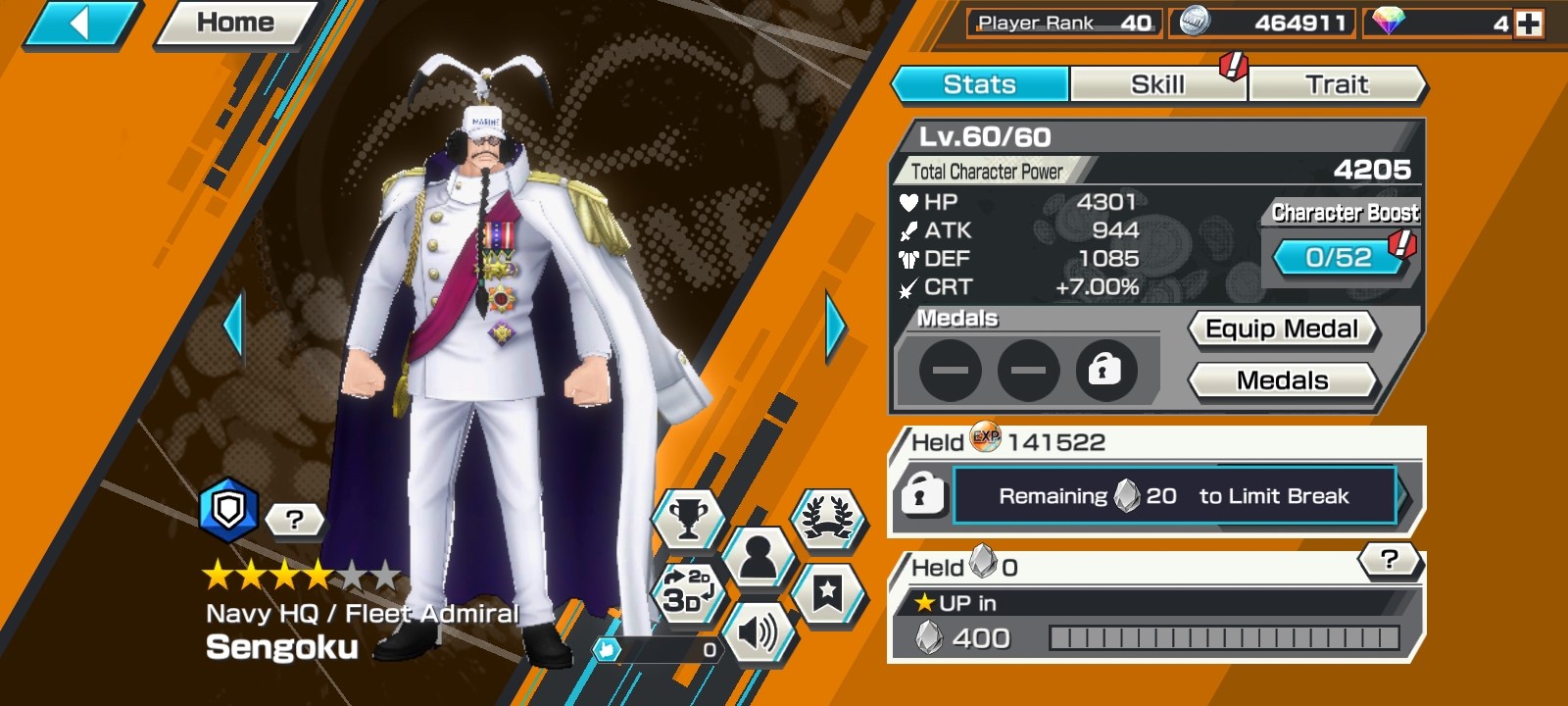Open the Trait tab
1568x706 pixels.
point(1337,84)
